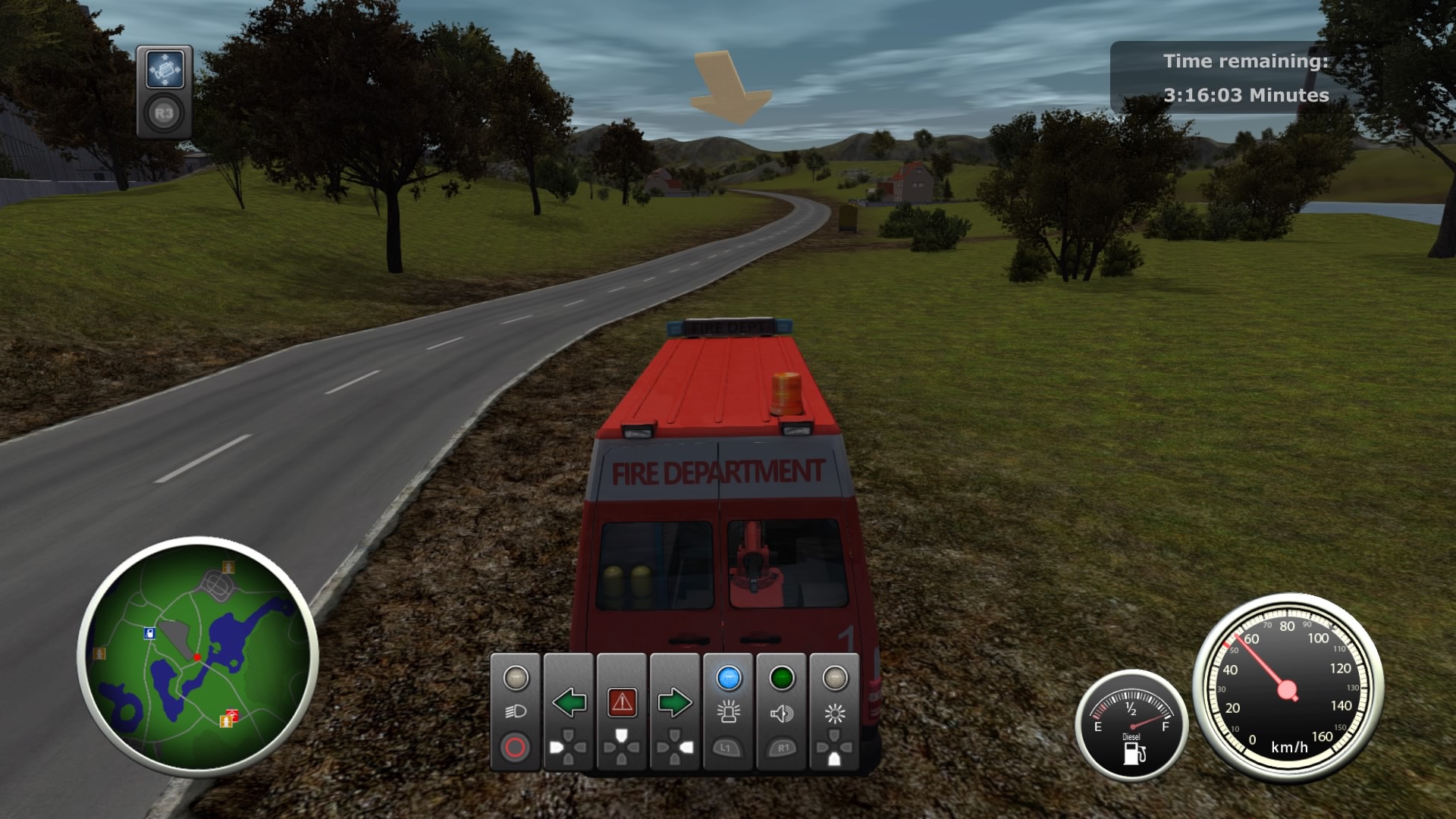Toggle the blue beacon indicator lamp
Viewport: 1456px width, 819px height.
pyautogui.click(x=730, y=679)
